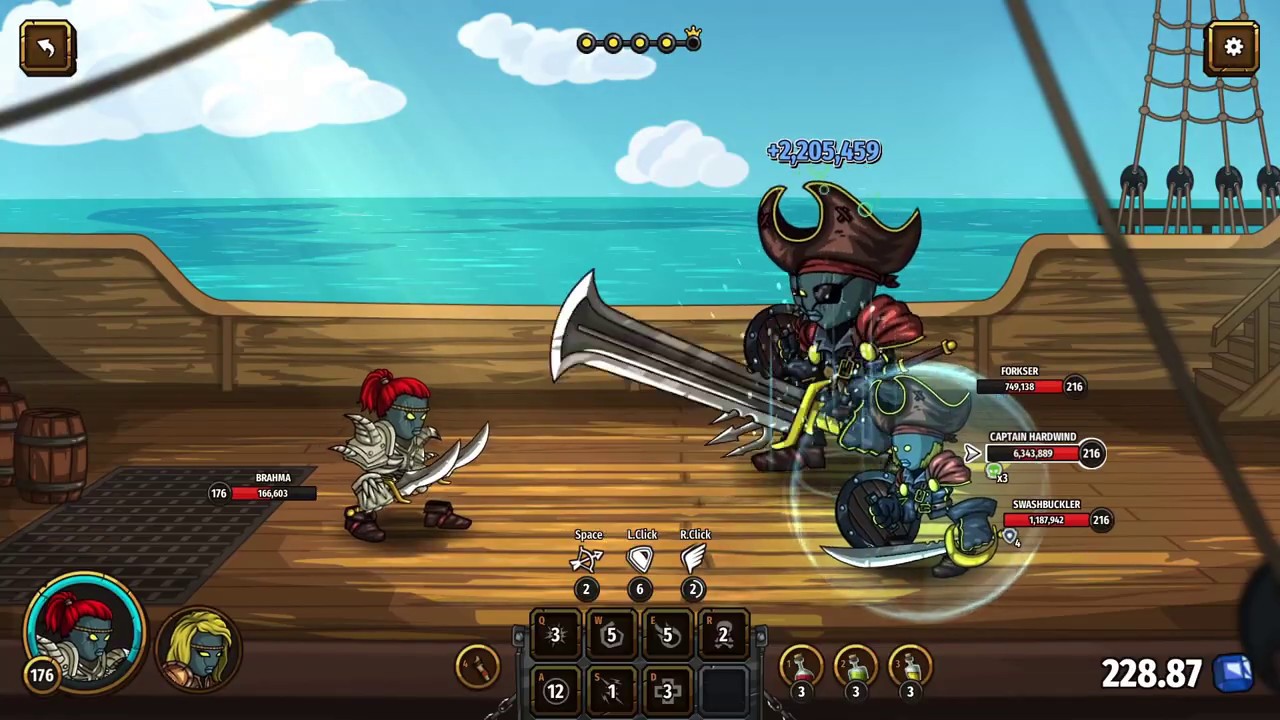Viewport: 1280px width, 720px height.
Task: Activate the A skill with 12 charges
Action: click(554, 690)
